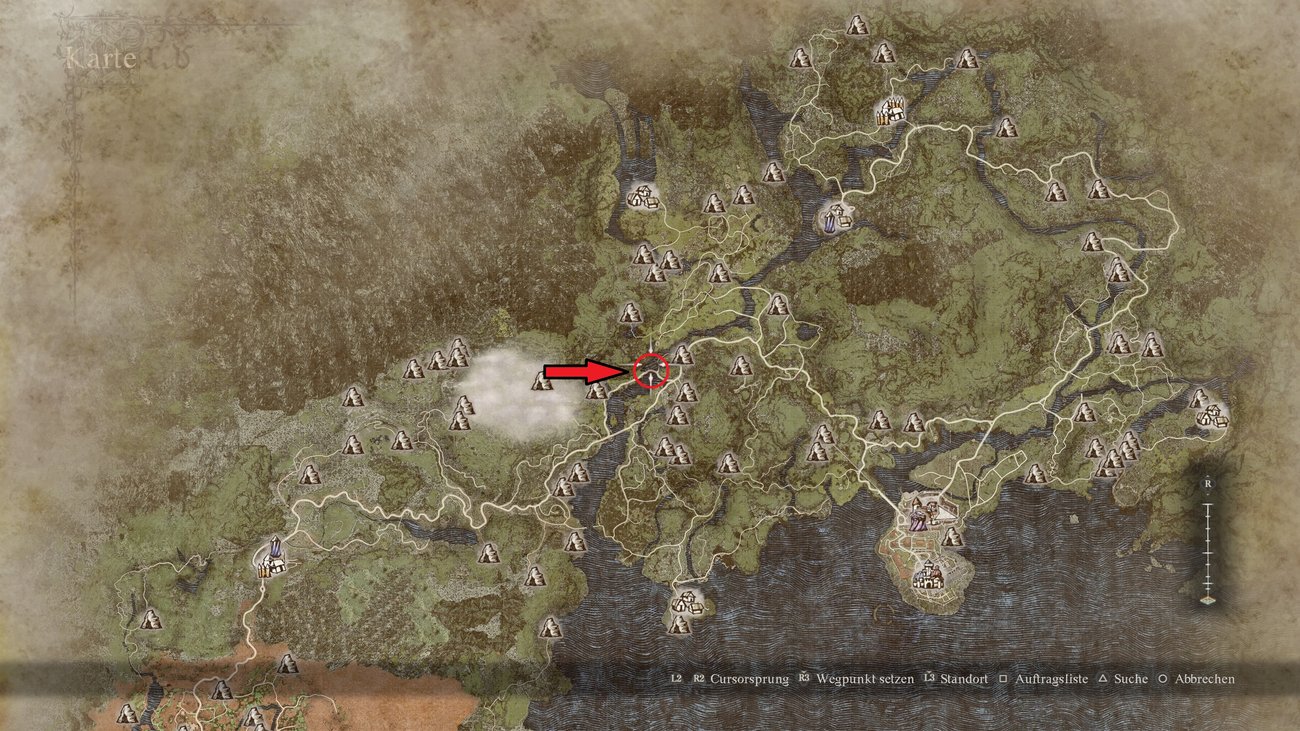1300x731 pixels.
Task: Select the cave marker inside the white cloud
Action: pyautogui.click(x=542, y=381)
